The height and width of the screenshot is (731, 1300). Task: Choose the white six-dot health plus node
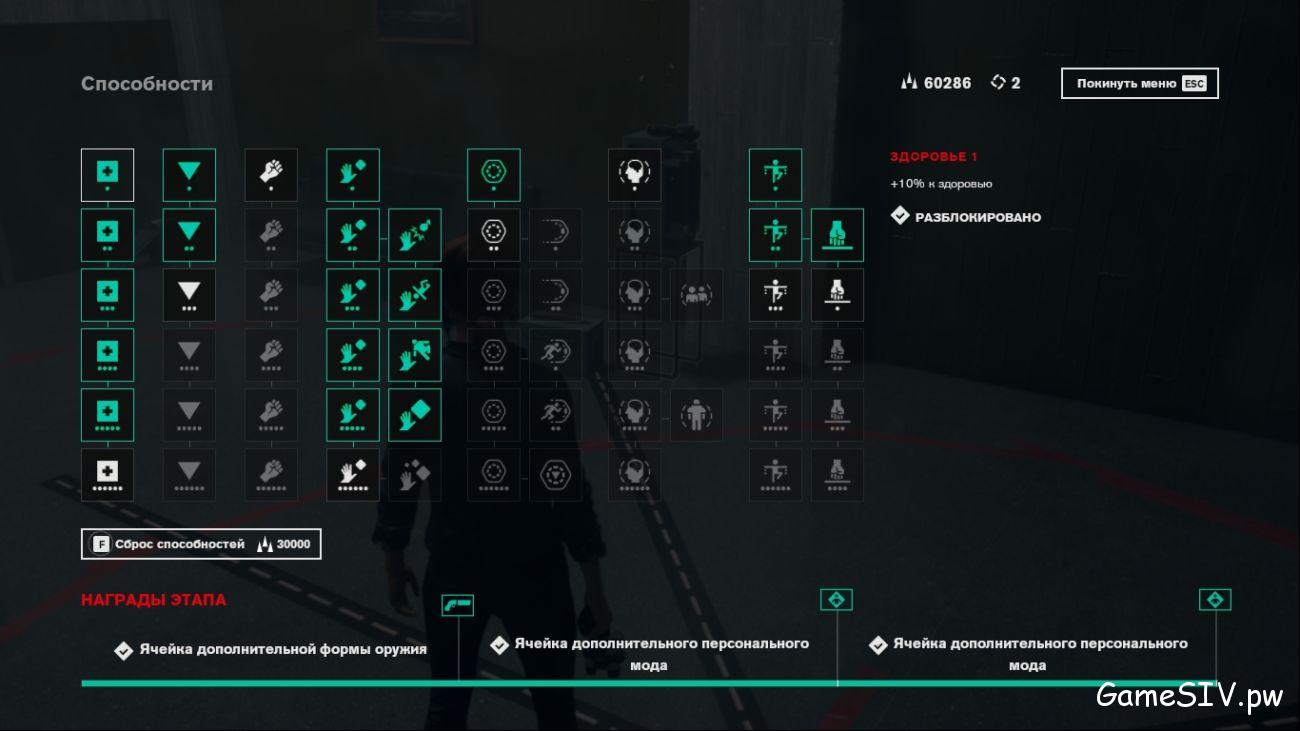(107, 475)
